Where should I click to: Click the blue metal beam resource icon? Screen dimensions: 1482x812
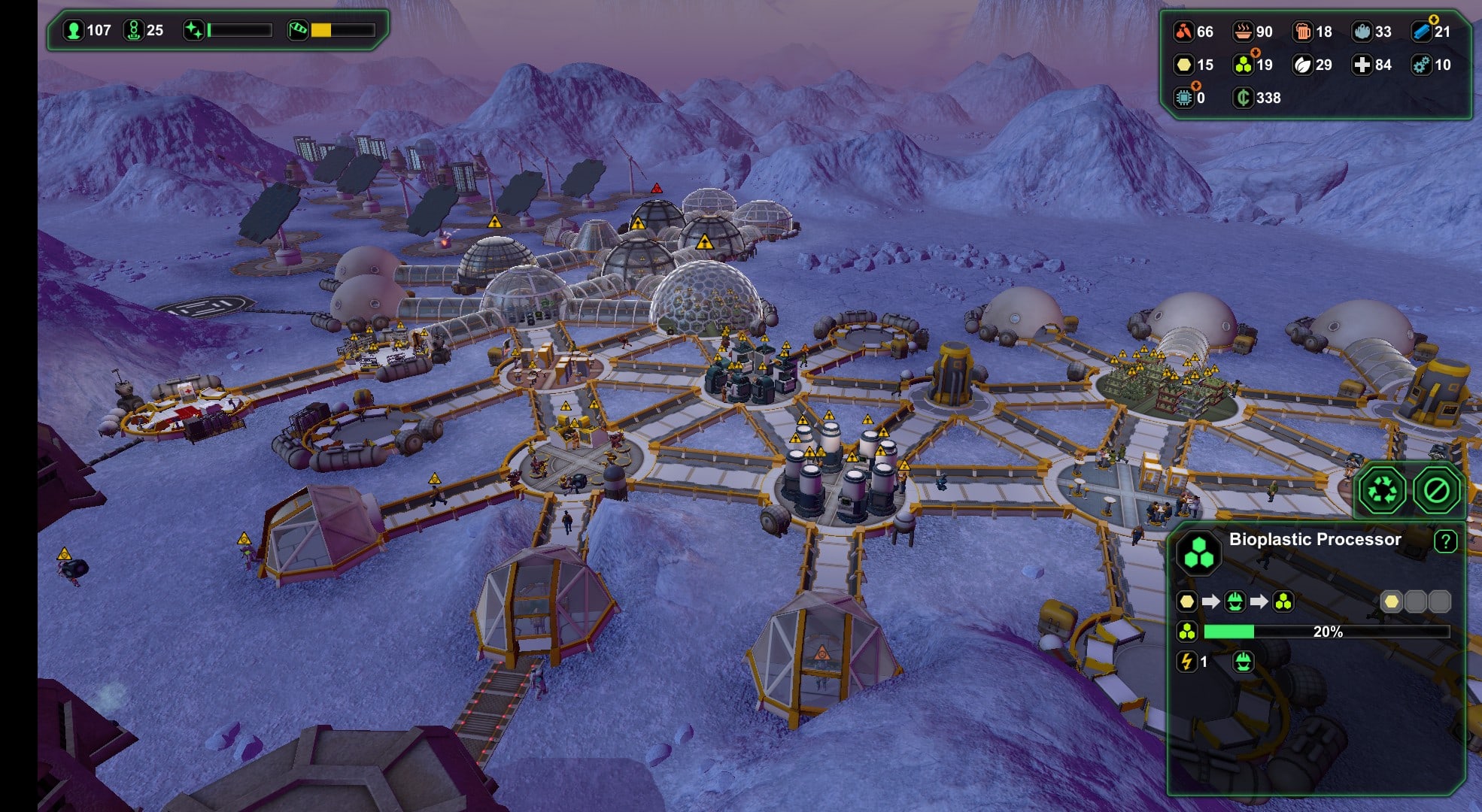(x=1421, y=32)
